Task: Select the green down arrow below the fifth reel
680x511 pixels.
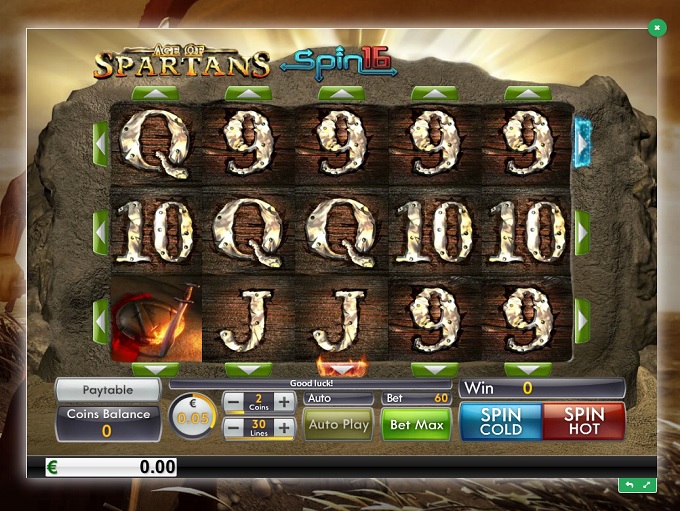Action: tap(528, 369)
